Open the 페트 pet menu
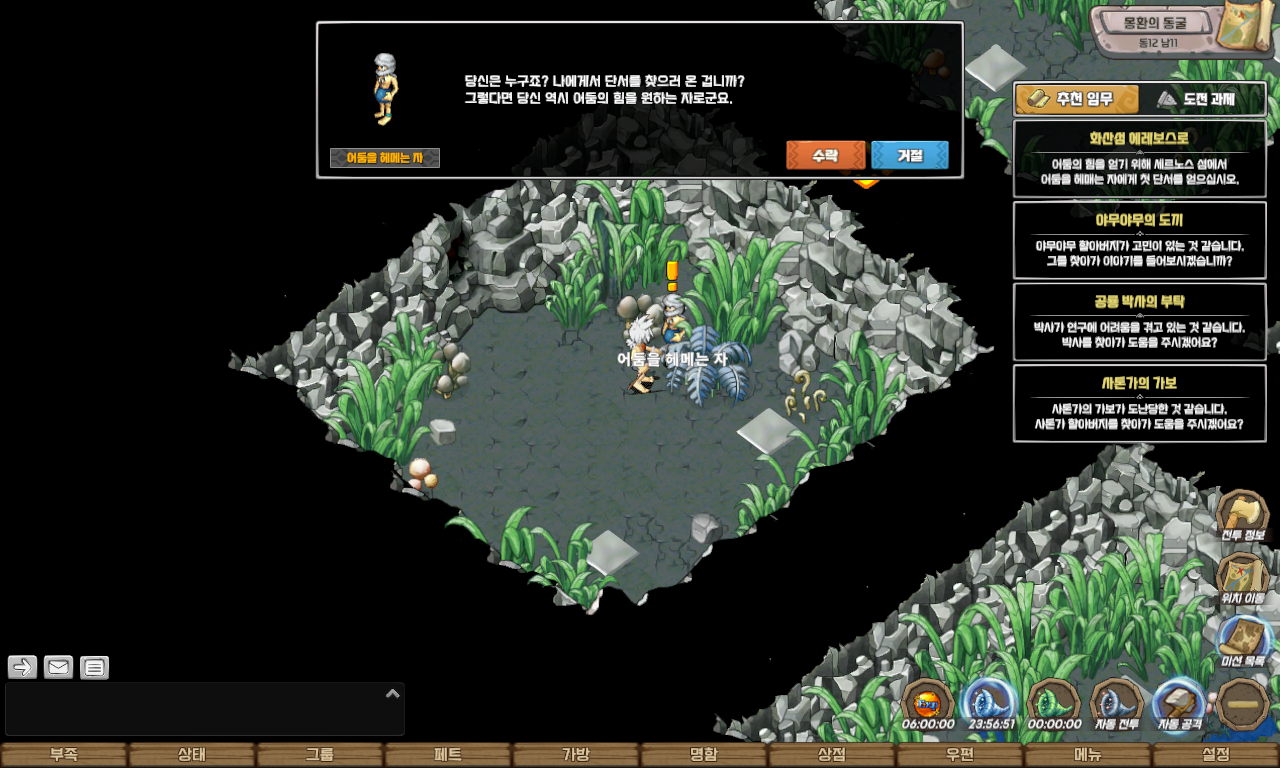The image size is (1280, 768). pos(448,755)
